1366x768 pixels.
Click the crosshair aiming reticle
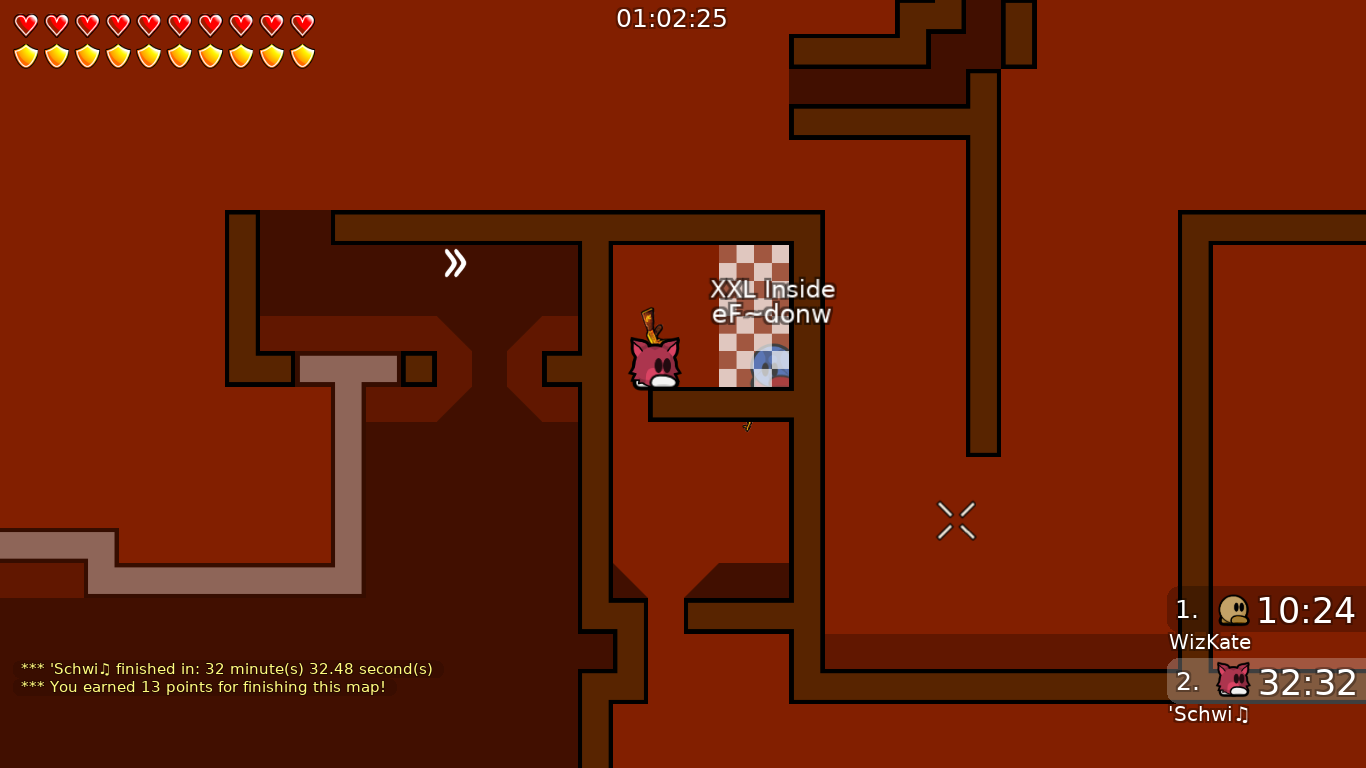click(x=955, y=520)
